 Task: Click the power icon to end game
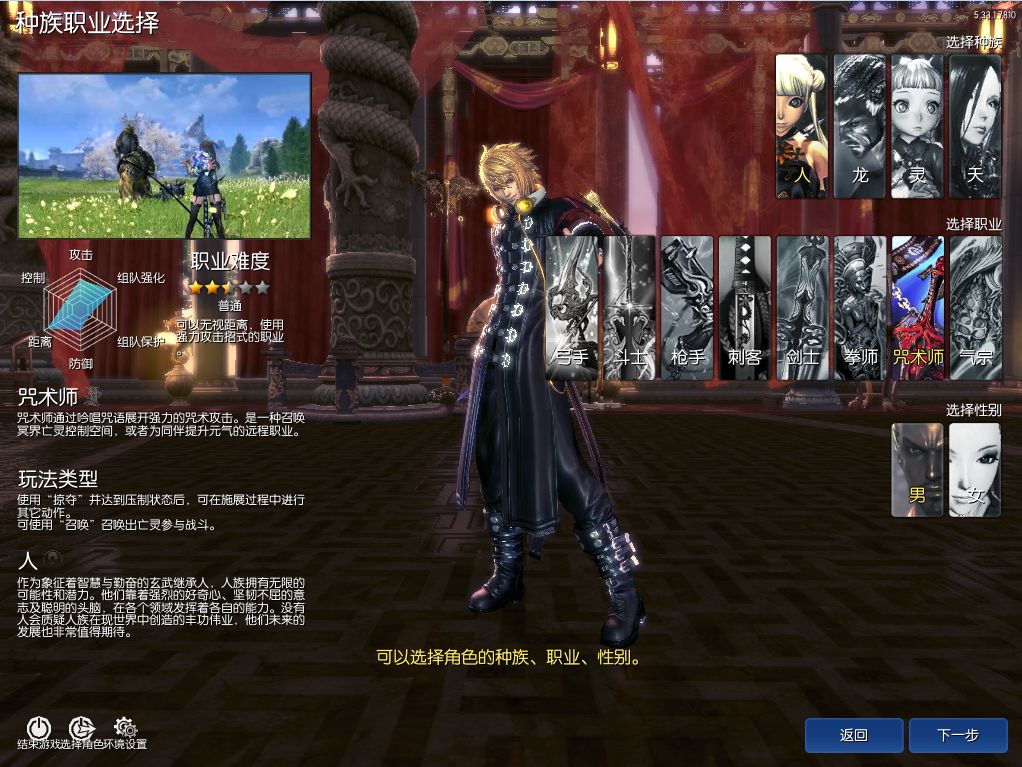(38, 728)
